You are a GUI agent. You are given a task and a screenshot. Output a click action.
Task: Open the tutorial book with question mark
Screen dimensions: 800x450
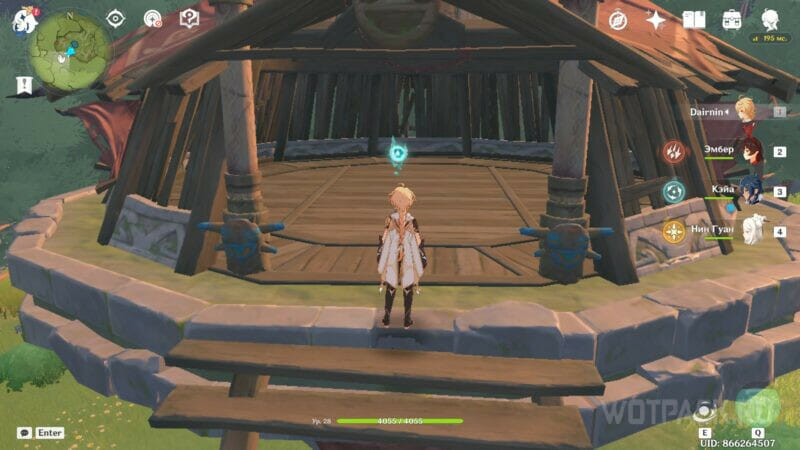(x=189, y=19)
